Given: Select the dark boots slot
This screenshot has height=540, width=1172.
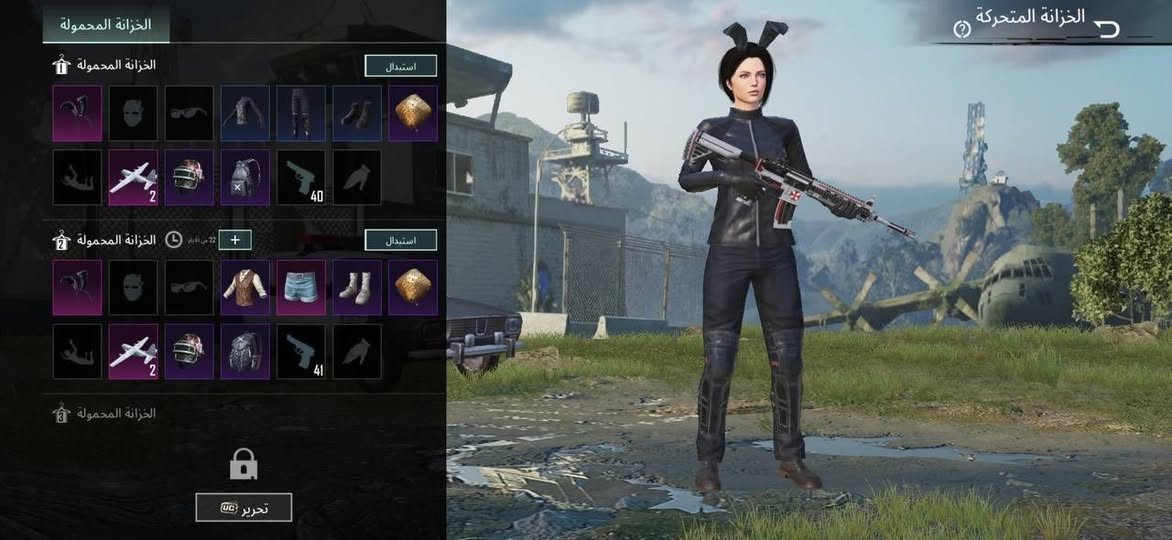Looking at the screenshot, I should (x=357, y=113).
